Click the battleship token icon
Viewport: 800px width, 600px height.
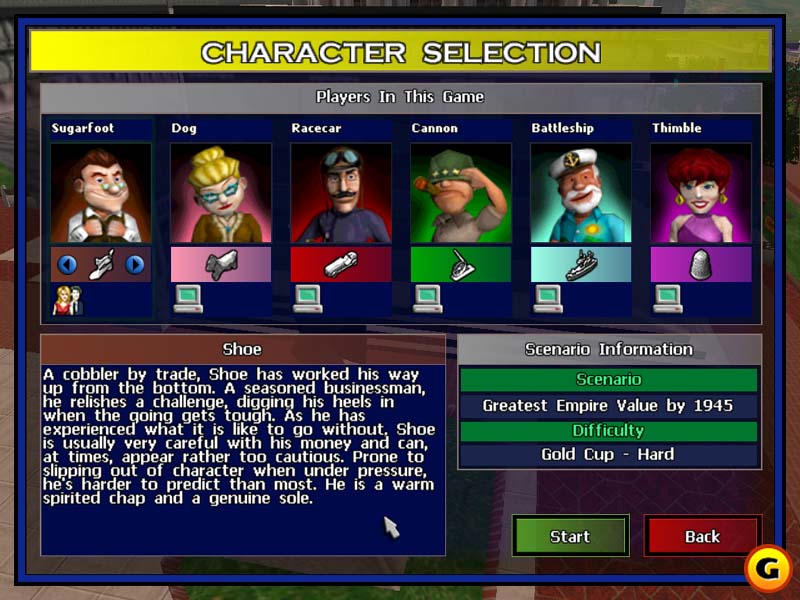click(580, 265)
